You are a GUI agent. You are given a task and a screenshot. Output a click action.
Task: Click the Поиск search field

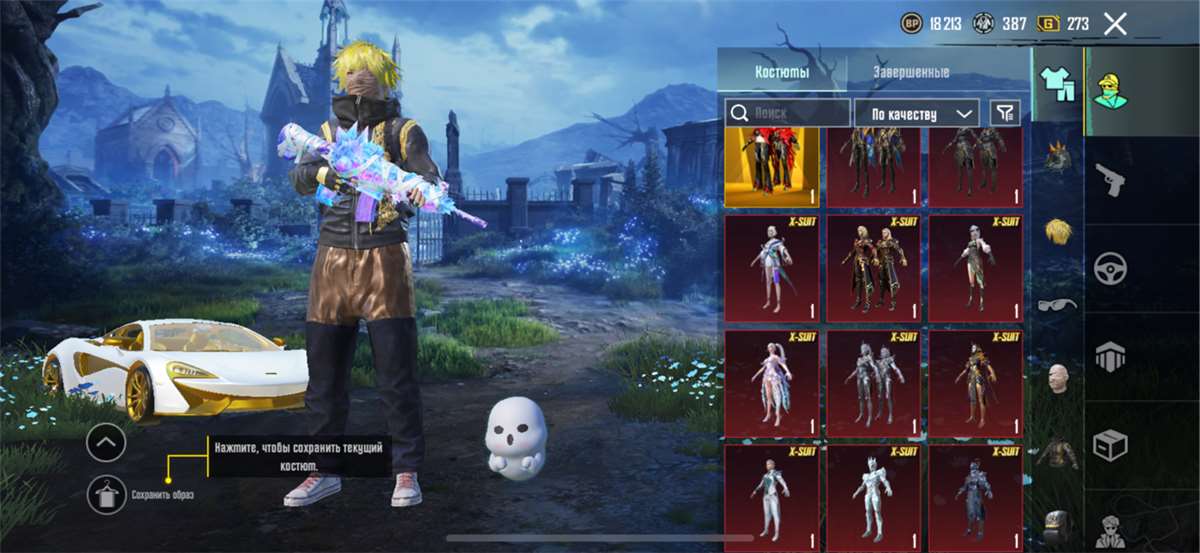point(788,113)
